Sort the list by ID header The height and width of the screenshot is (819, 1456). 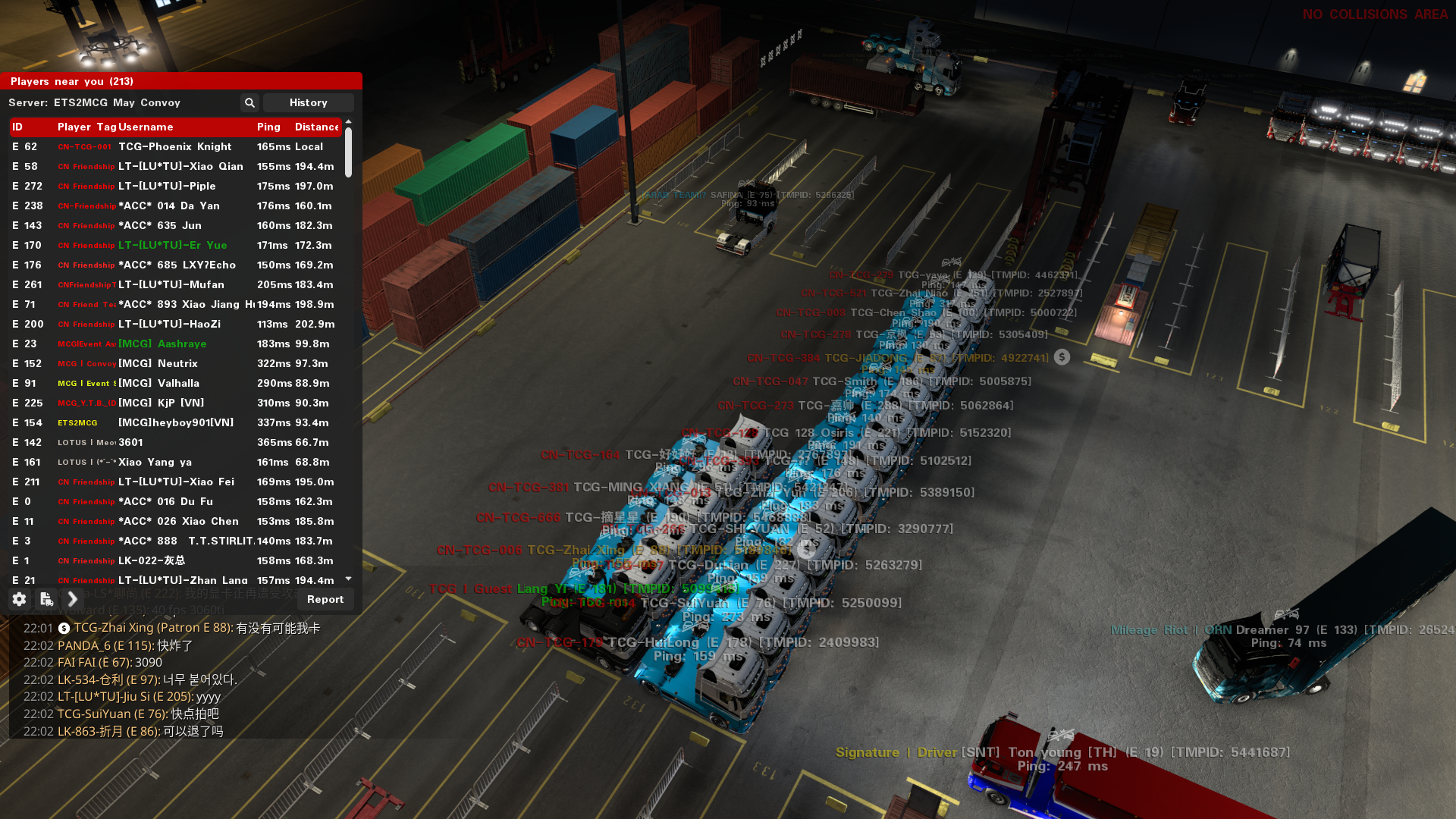[17, 127]
